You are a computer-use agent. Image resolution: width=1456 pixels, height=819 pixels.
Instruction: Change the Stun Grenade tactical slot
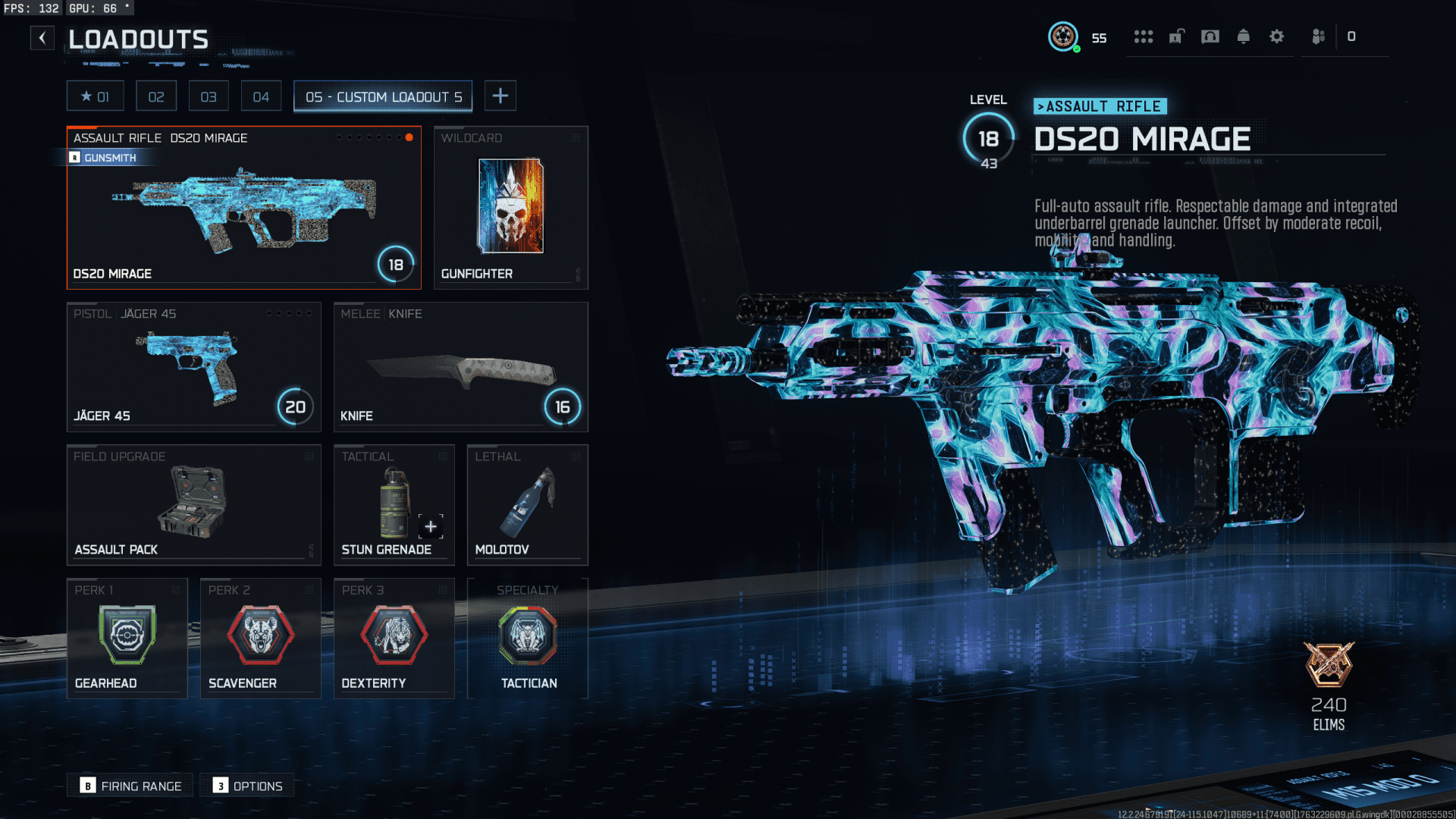(394, 504)
